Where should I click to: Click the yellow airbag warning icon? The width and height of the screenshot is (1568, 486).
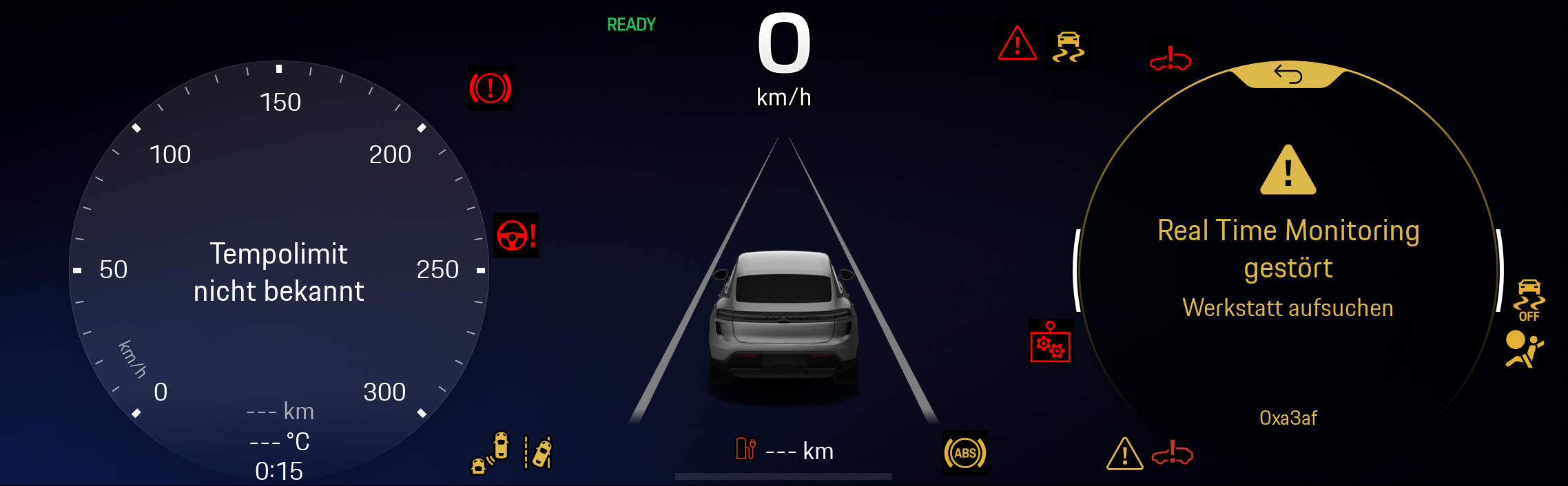point(1523,350)
